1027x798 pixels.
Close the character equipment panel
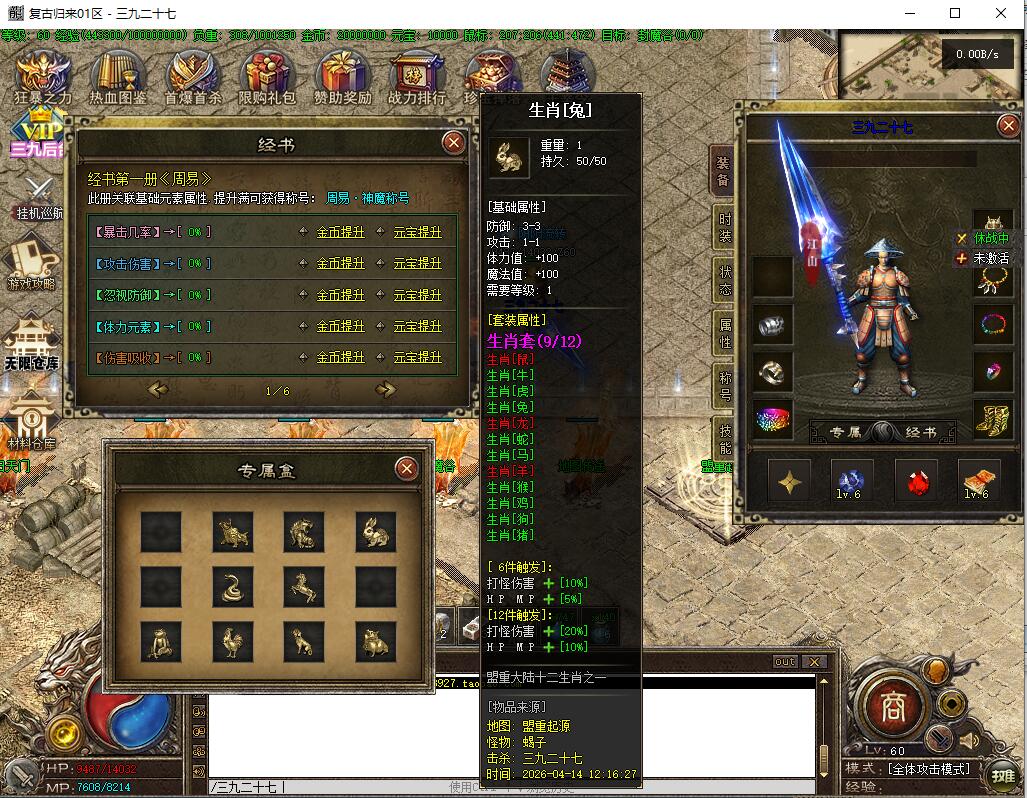1007,126
